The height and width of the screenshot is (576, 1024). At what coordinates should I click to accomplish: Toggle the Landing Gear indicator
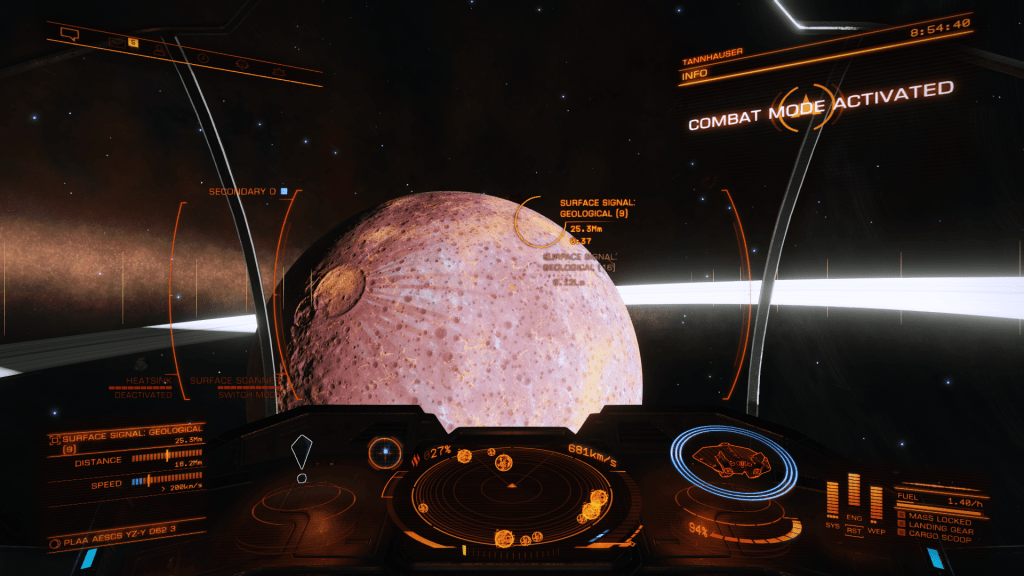coord(939,526)
